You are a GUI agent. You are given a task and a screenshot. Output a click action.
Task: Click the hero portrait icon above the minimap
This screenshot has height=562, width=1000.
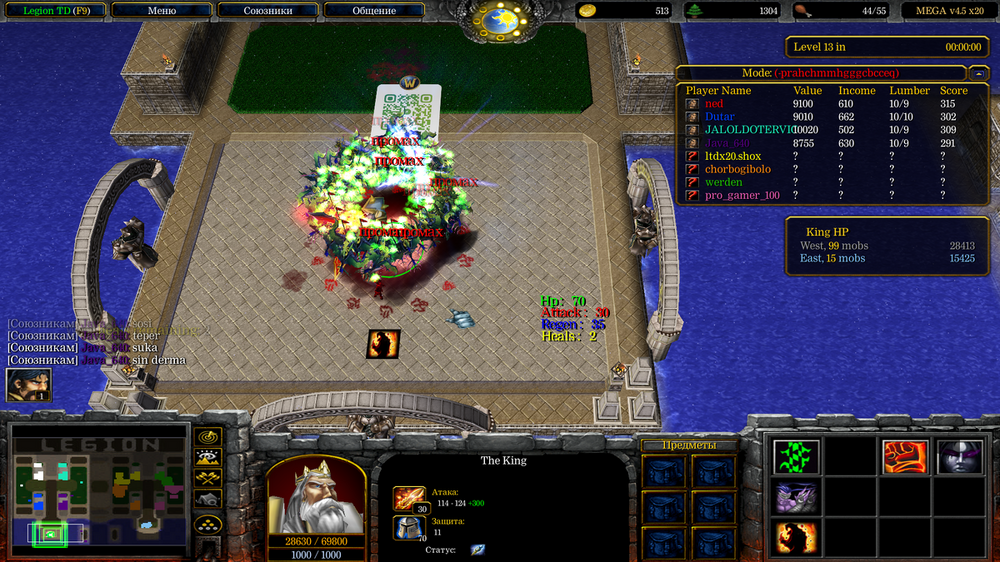(x=28, y=385)
